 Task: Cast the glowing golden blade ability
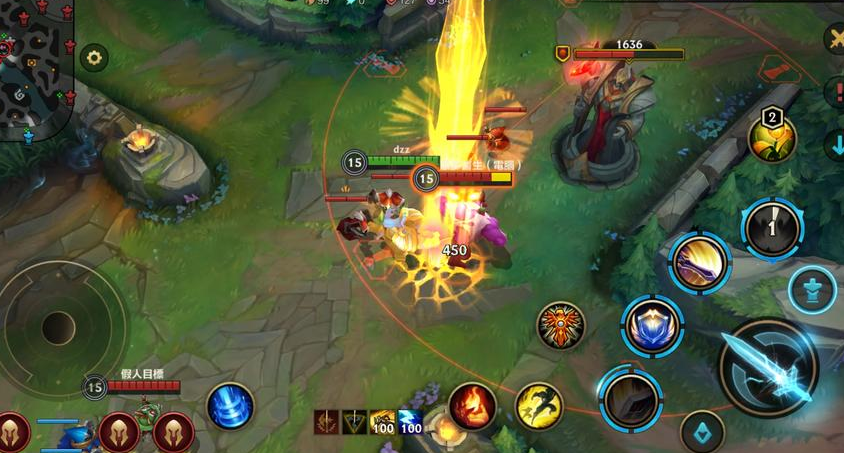click(x=700, y=262)
